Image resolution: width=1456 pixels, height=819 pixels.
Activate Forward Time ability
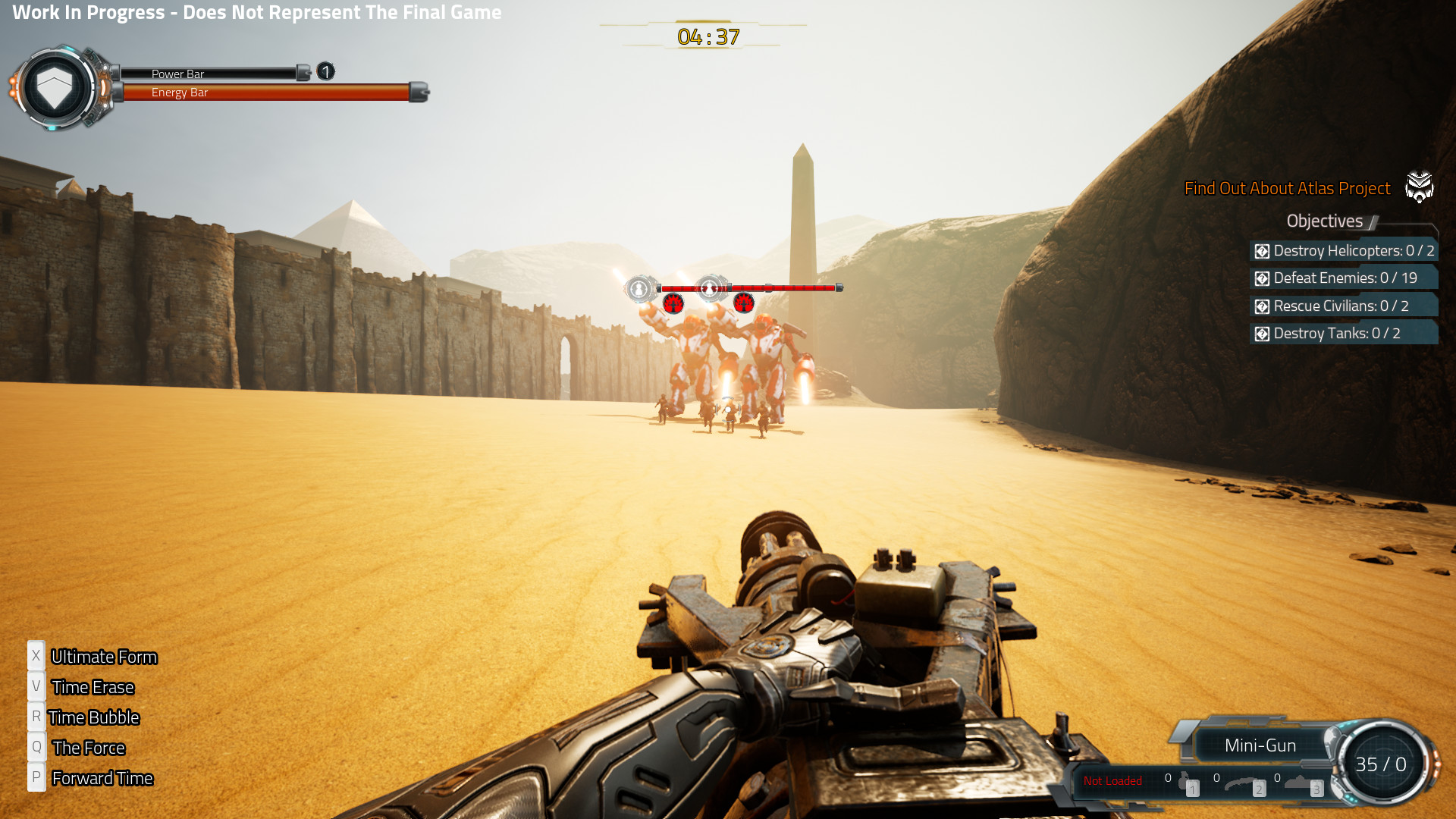pyautogui.click(x=102, y=778)
